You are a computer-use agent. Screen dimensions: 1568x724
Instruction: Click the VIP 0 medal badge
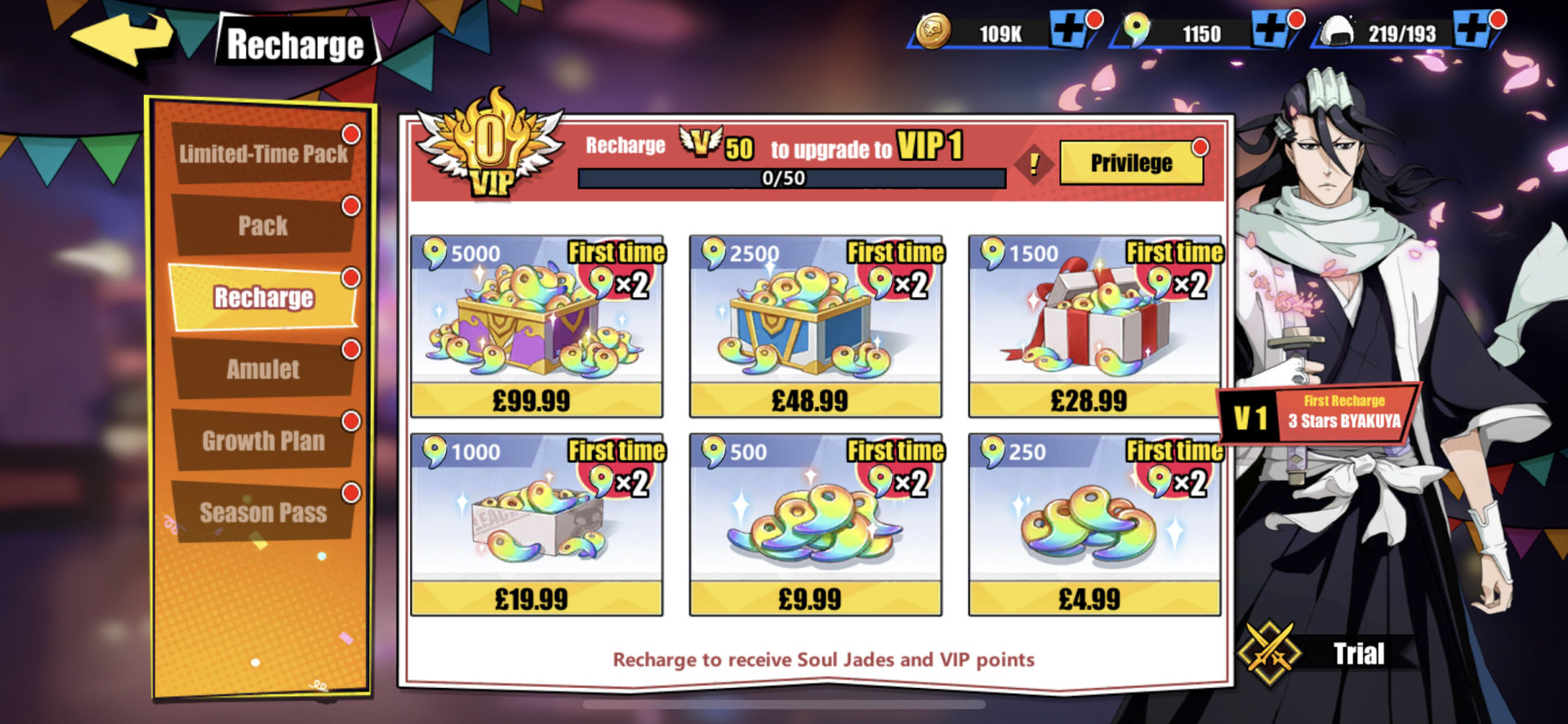pos(490,149)
